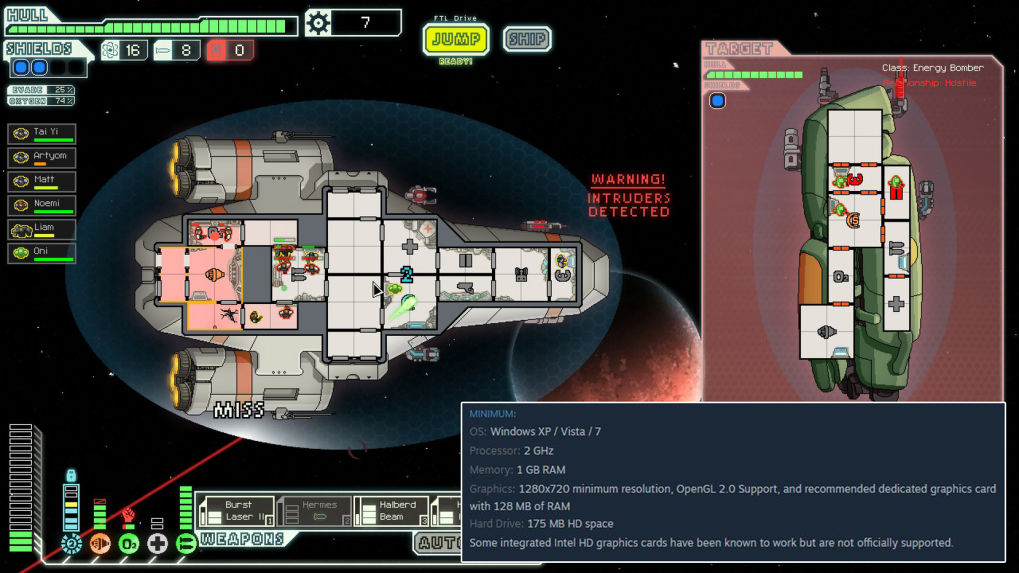Add power to the shields system icon
This screenshot has width=1019, height=573.
(x=71, y=543)
